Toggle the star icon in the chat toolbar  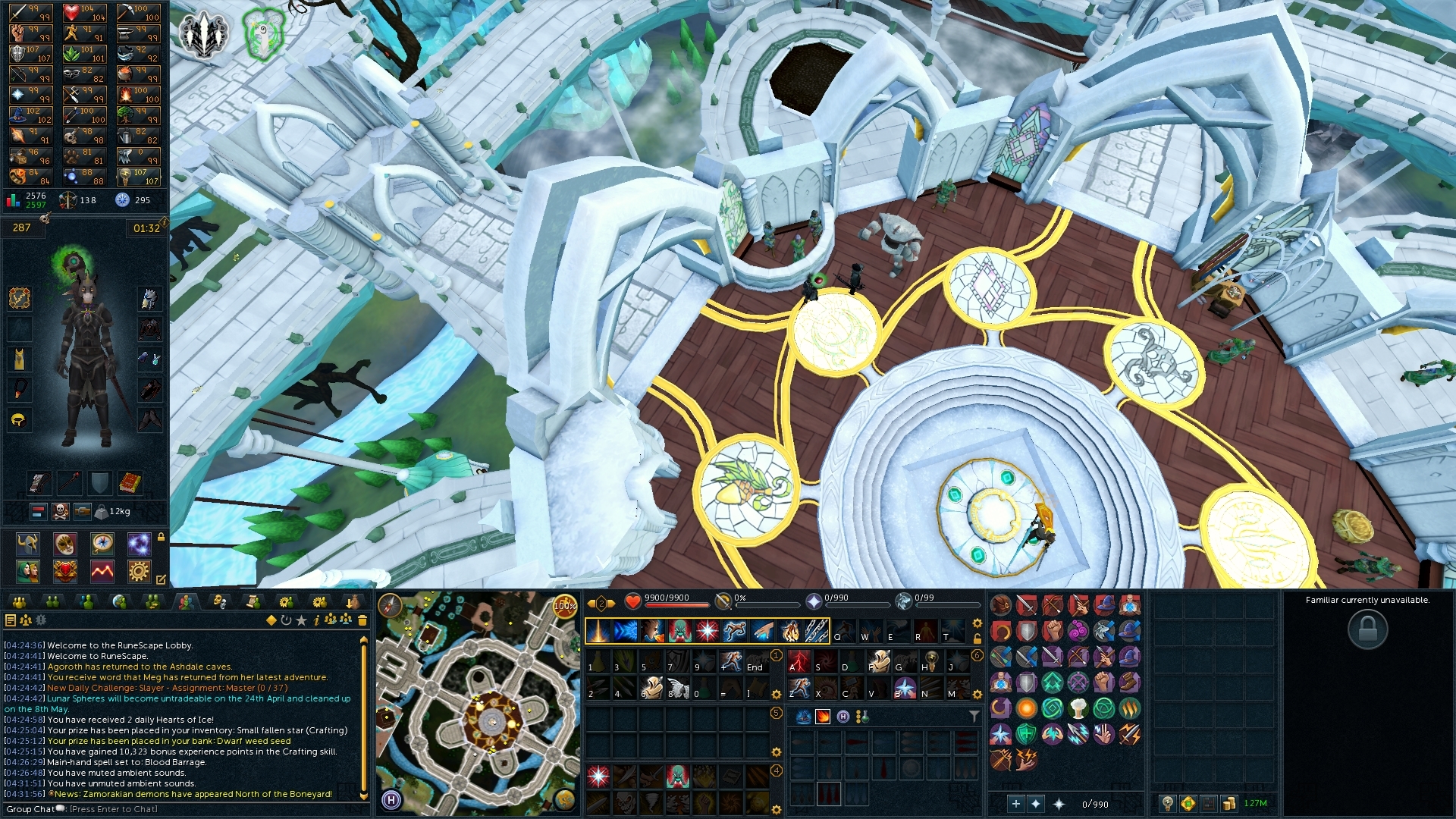click(302, 622)
